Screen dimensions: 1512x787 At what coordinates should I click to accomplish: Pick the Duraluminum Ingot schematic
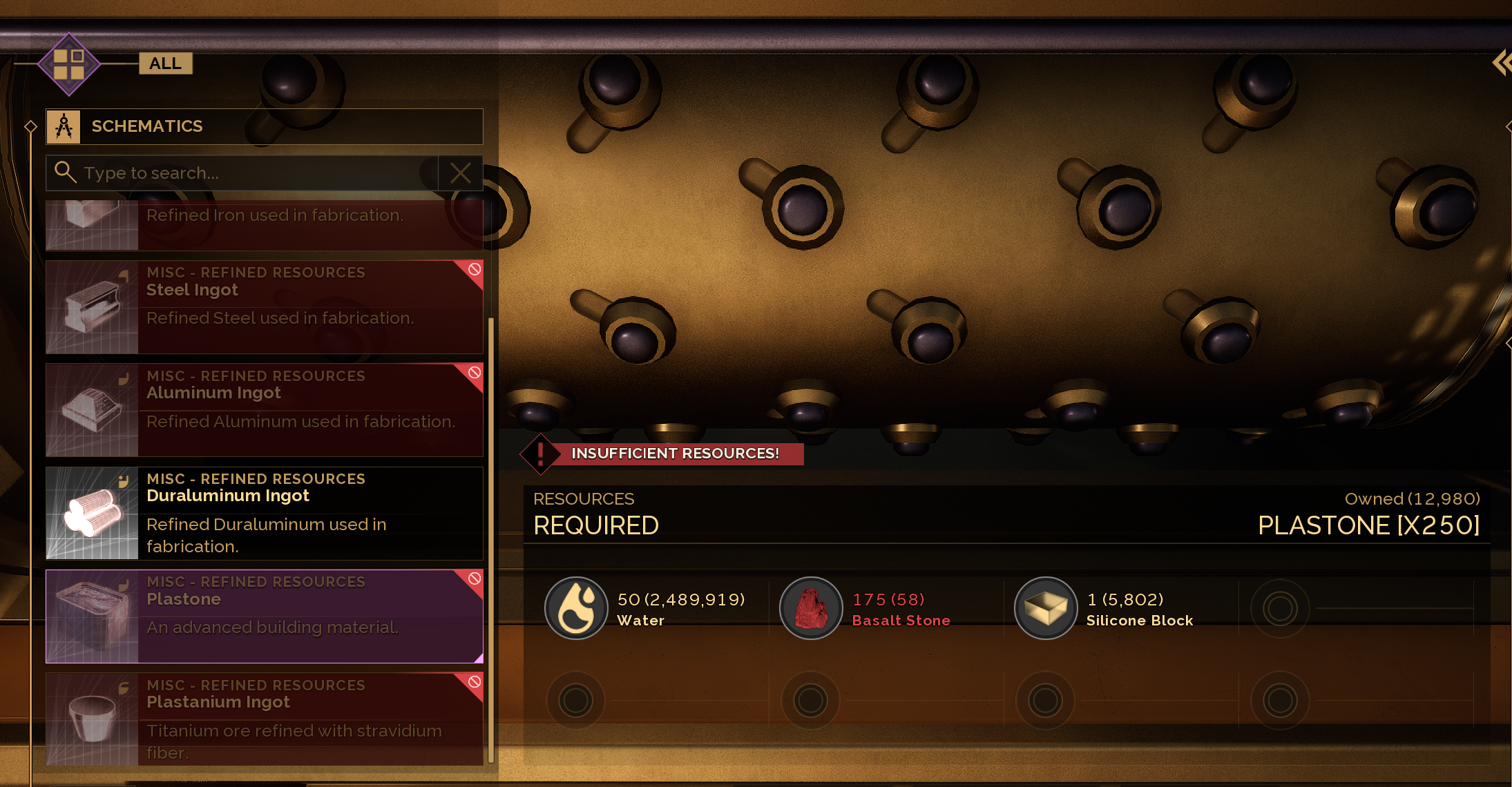265,514
